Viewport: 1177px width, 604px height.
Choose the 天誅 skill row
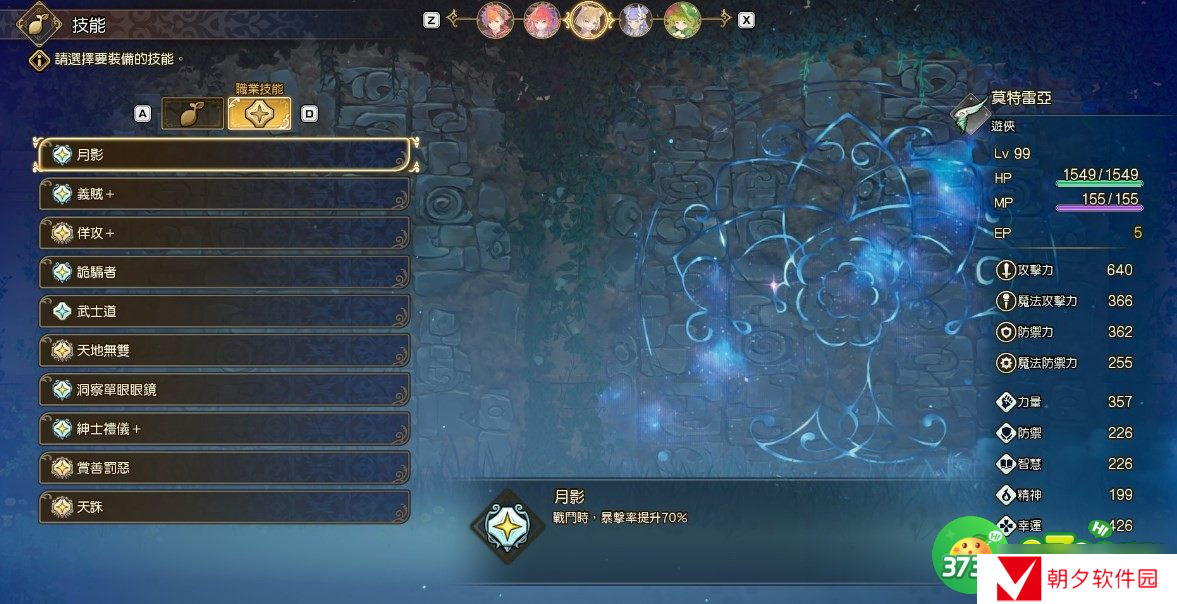(224, 506)
